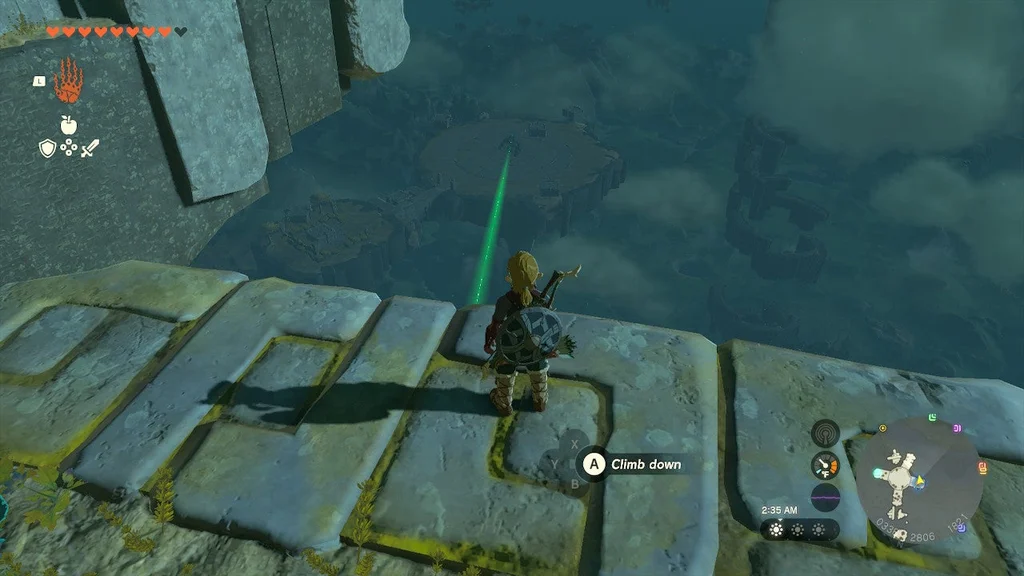Check the temperature gauge icon

pos(825,465)
